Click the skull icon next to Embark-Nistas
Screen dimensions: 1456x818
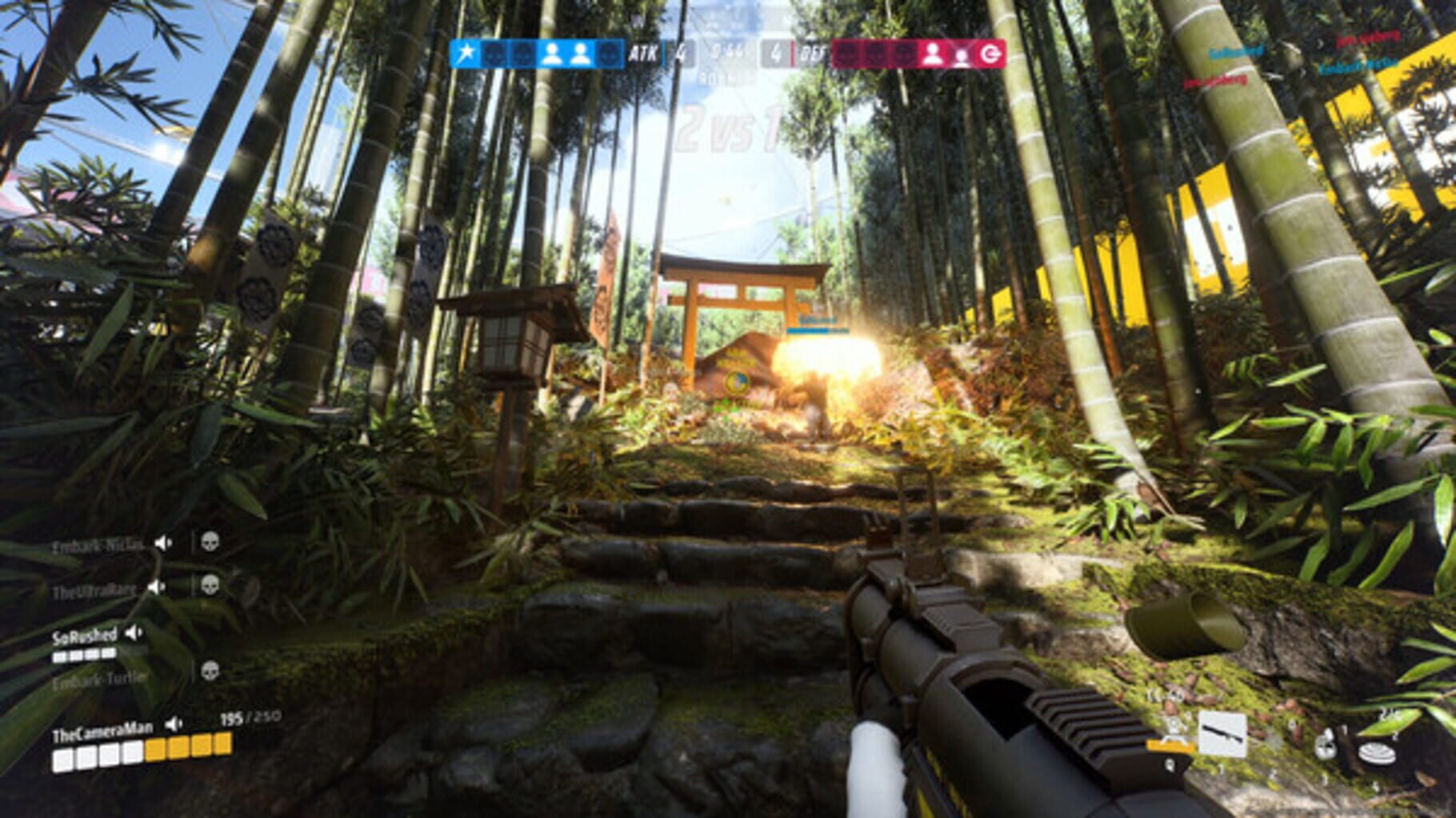tap(210, 543)
